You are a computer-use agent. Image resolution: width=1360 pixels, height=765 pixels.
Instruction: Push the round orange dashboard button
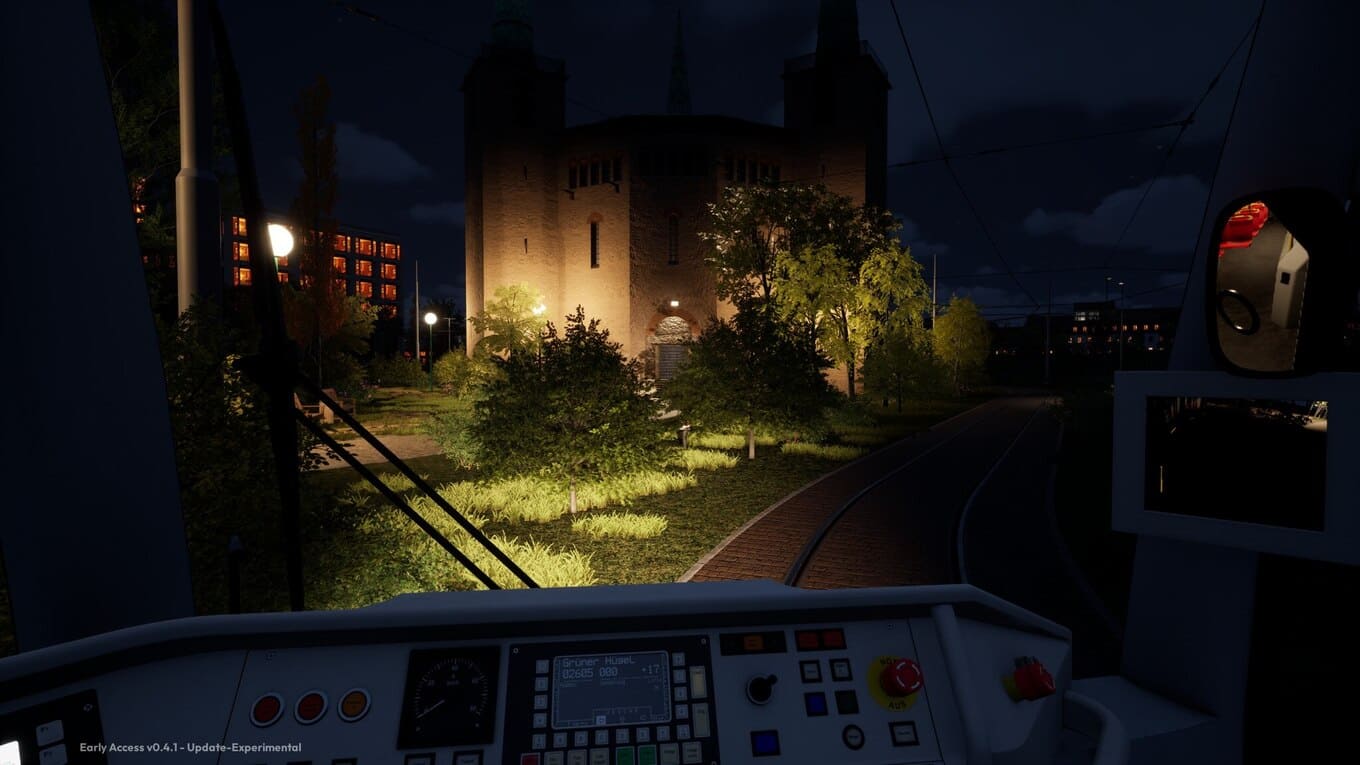click(353, 705)
